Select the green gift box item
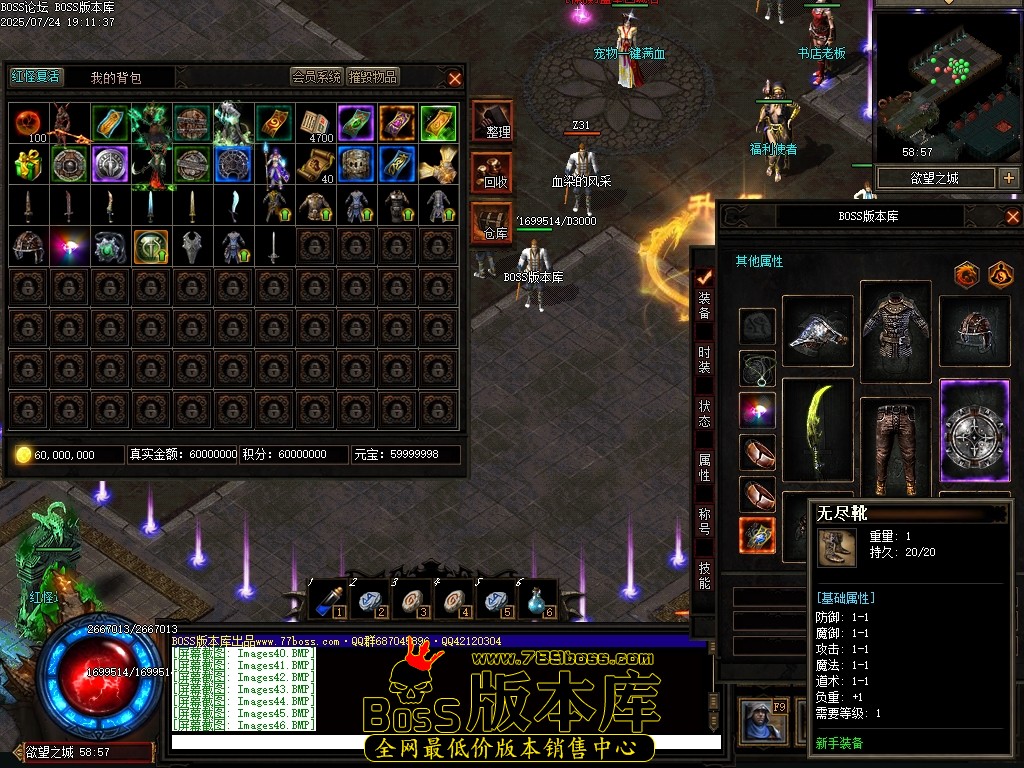 pyautogui.click(x=29, y=164)
